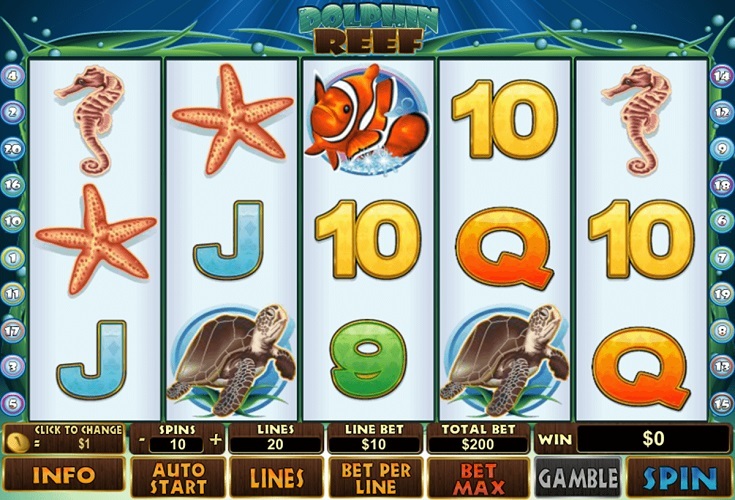735x500 pixels.
Task: Select payline bubble number 17
Action: [14, 330]
